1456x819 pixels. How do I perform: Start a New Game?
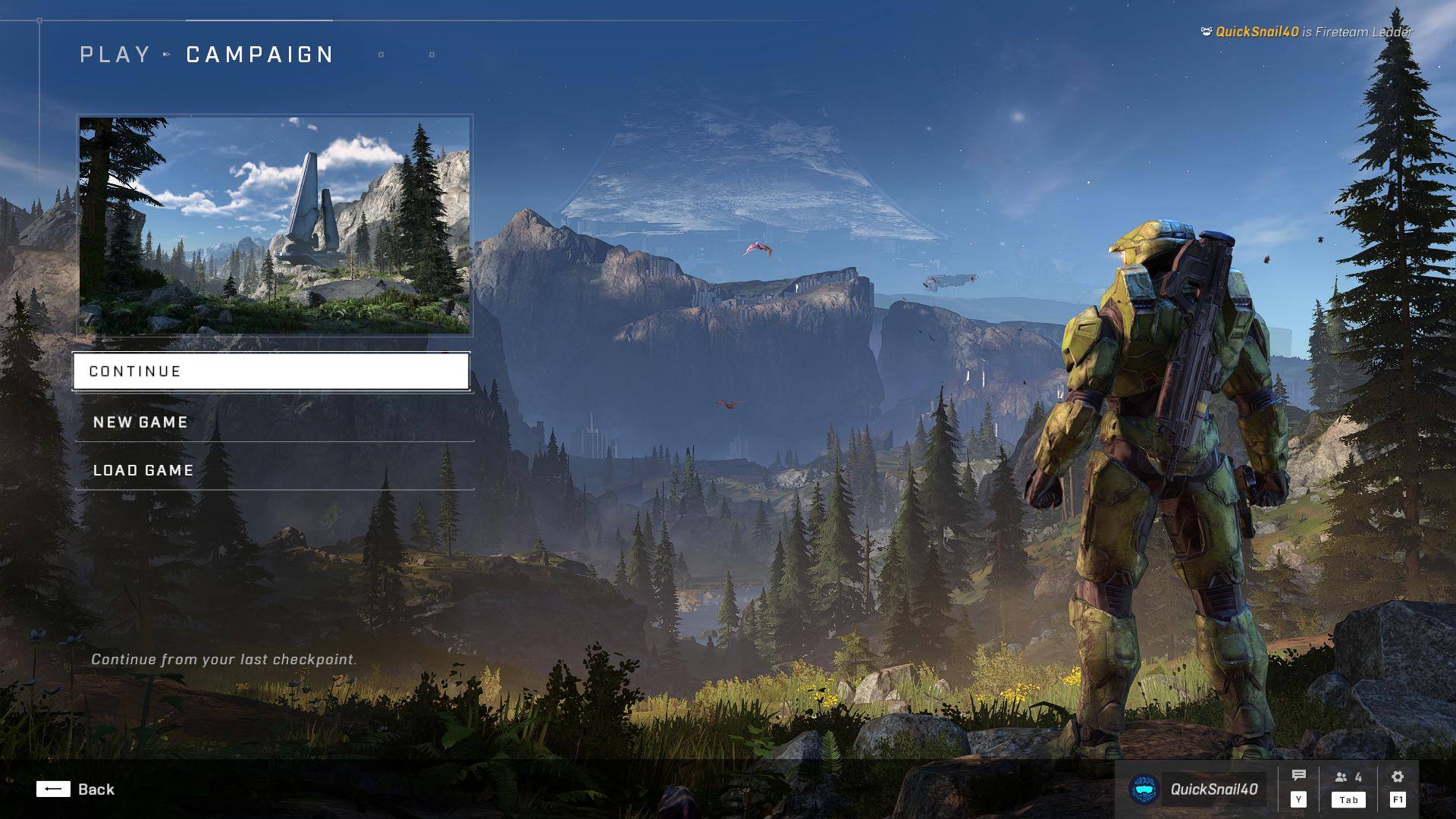[x=273, y=422]
